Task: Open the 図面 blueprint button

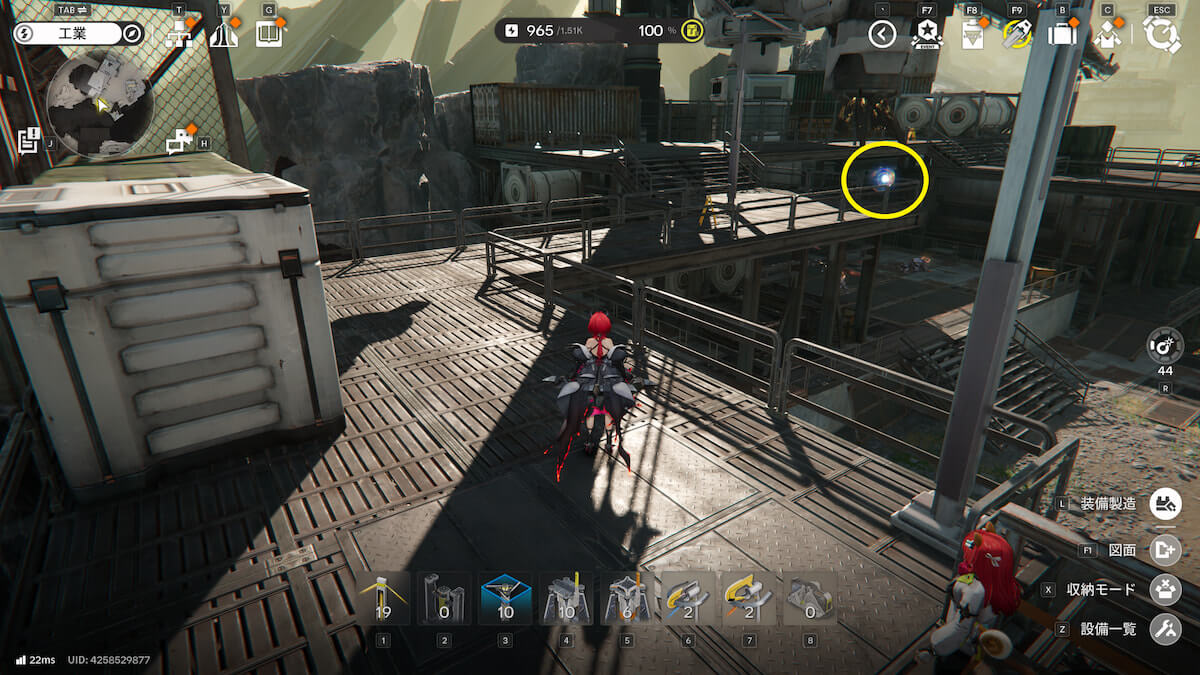Action: tap(1165, 547)
